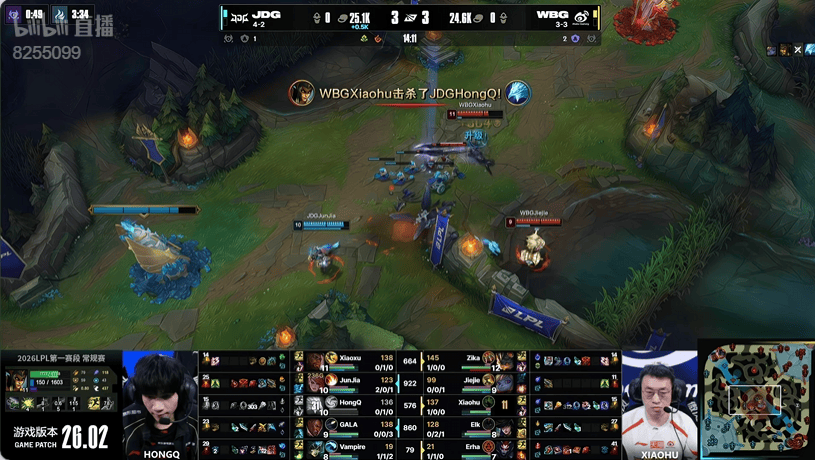Open the XIAOHU player camera feed

coord(659,400)
